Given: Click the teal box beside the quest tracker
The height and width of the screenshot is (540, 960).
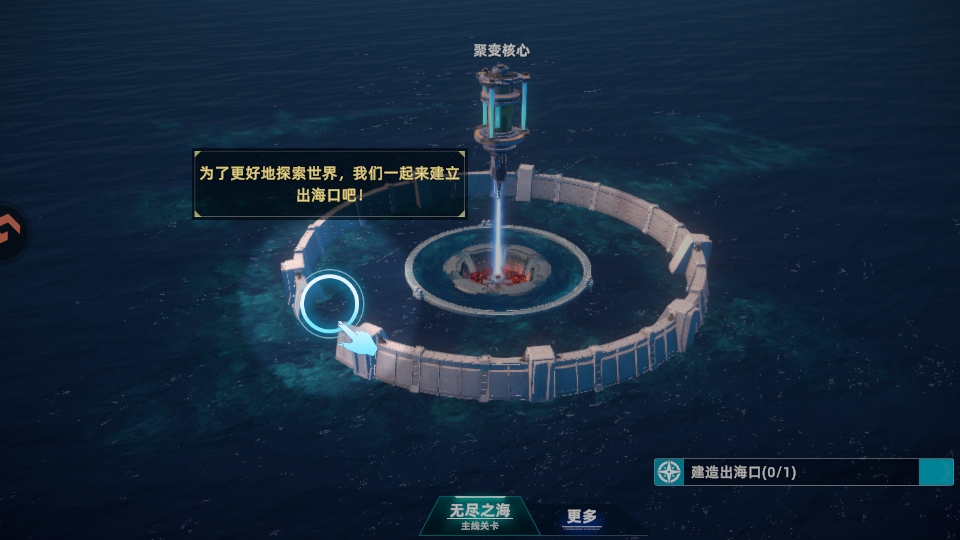Looking at the screenshot, I should pos(935,472).
